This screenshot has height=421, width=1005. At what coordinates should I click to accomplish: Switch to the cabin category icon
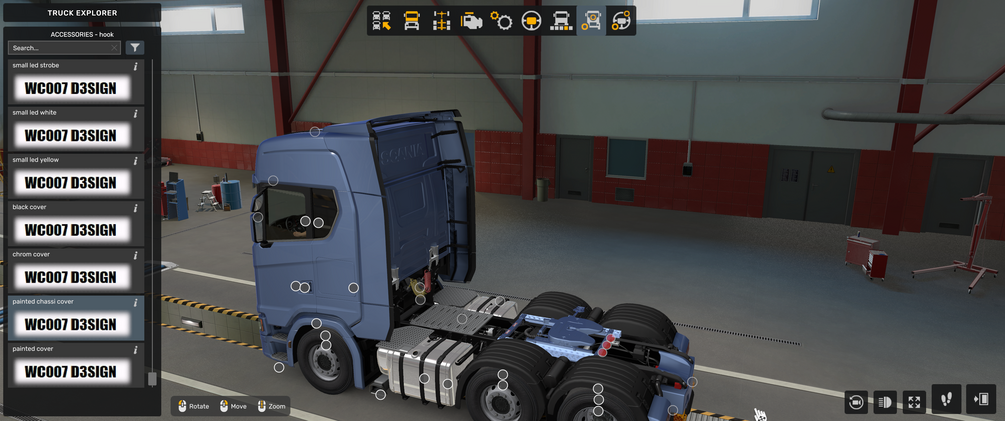pyautogui.click(x=411, y=20)
